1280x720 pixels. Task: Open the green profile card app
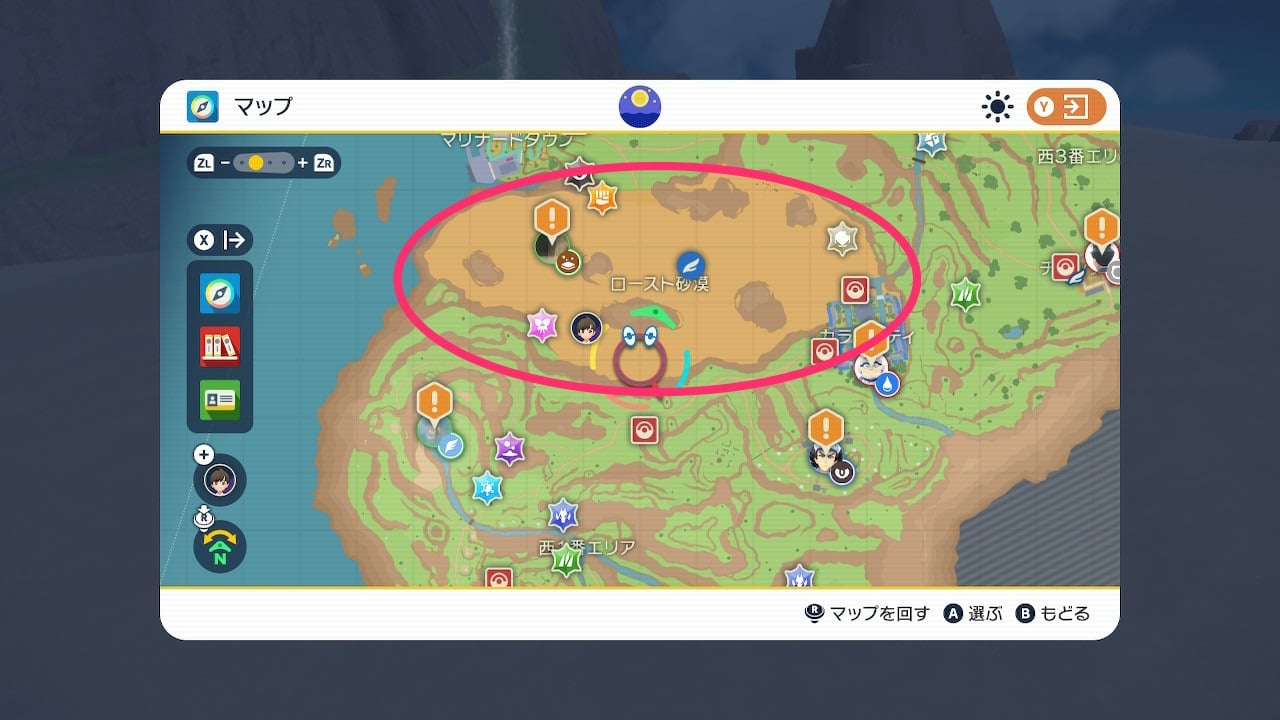(x=219, y=400)
